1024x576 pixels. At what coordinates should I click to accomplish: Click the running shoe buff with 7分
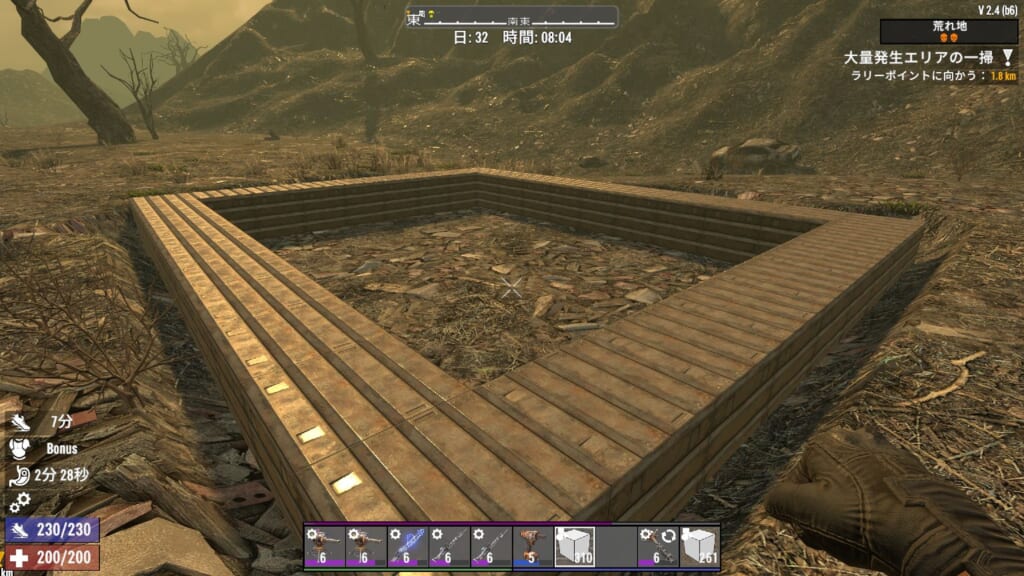click(x=20, y=423)
